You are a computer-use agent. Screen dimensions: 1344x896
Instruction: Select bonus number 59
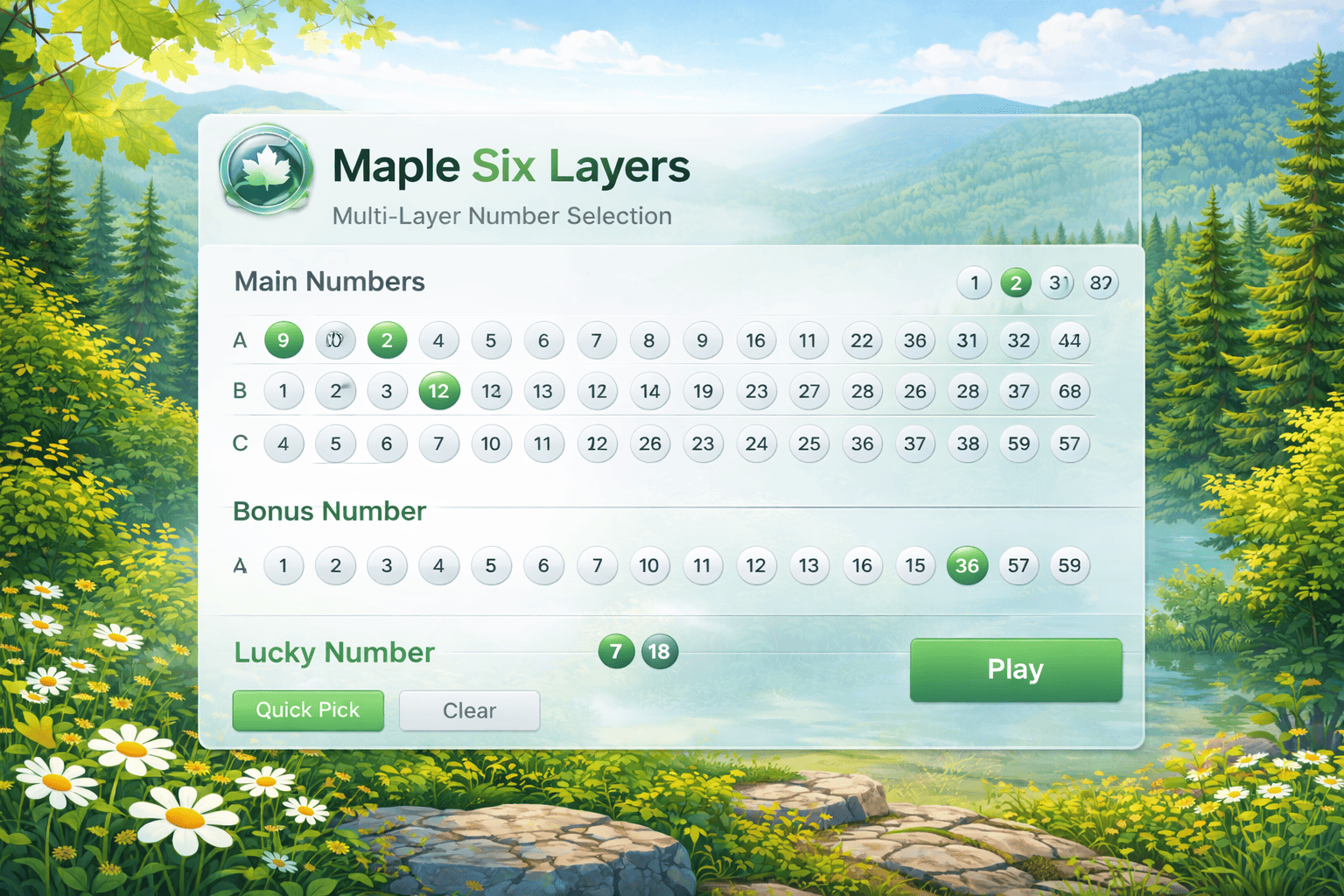click(1070, 565)
